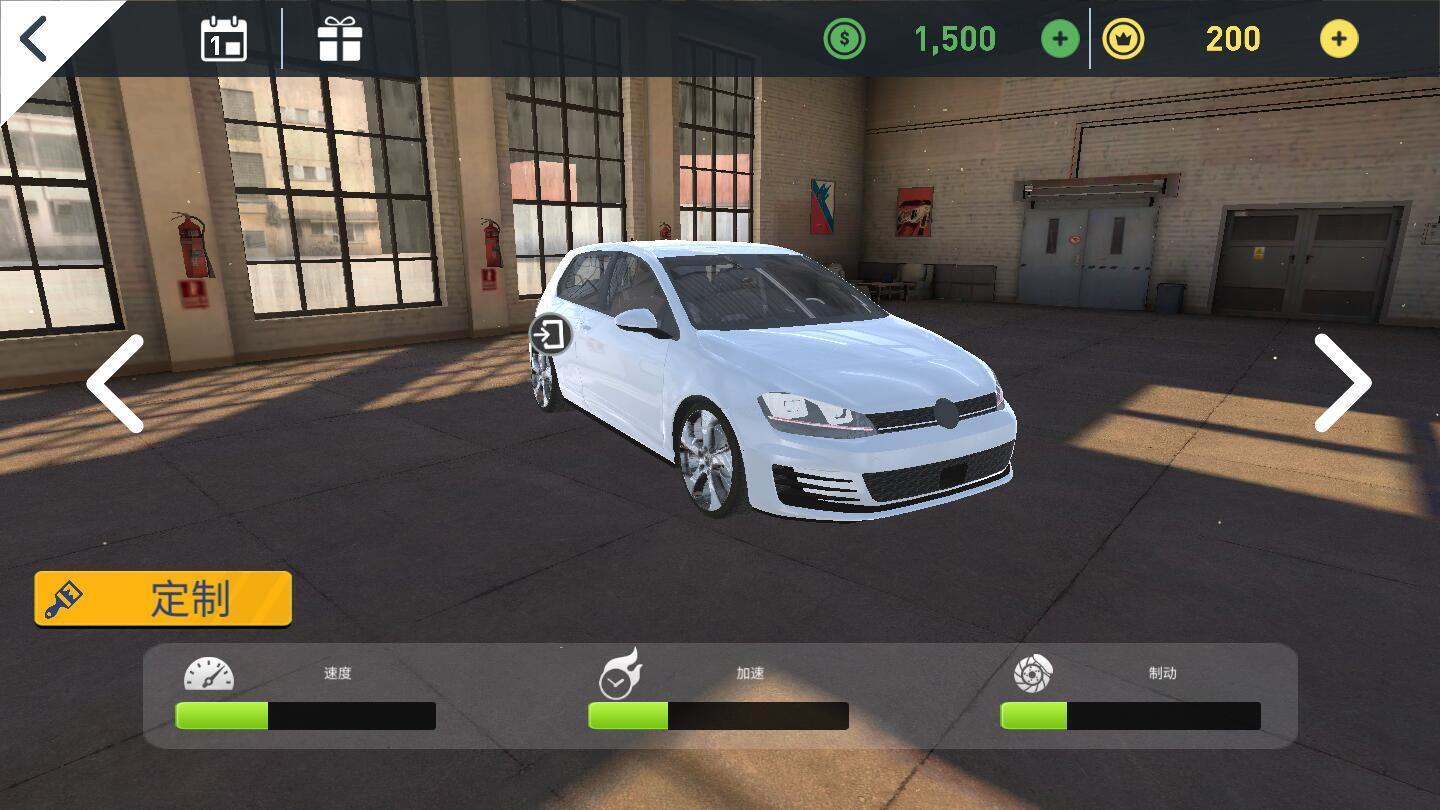Image resolution: width=1440 pixels, height=810 pixels.
Task: Open the gift box rewards
Action: [339, 39]
